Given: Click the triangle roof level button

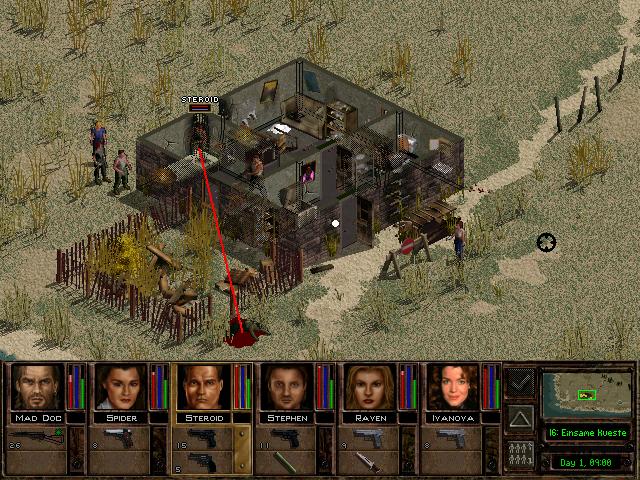Looking at the screenshot, I should (520, 417).
